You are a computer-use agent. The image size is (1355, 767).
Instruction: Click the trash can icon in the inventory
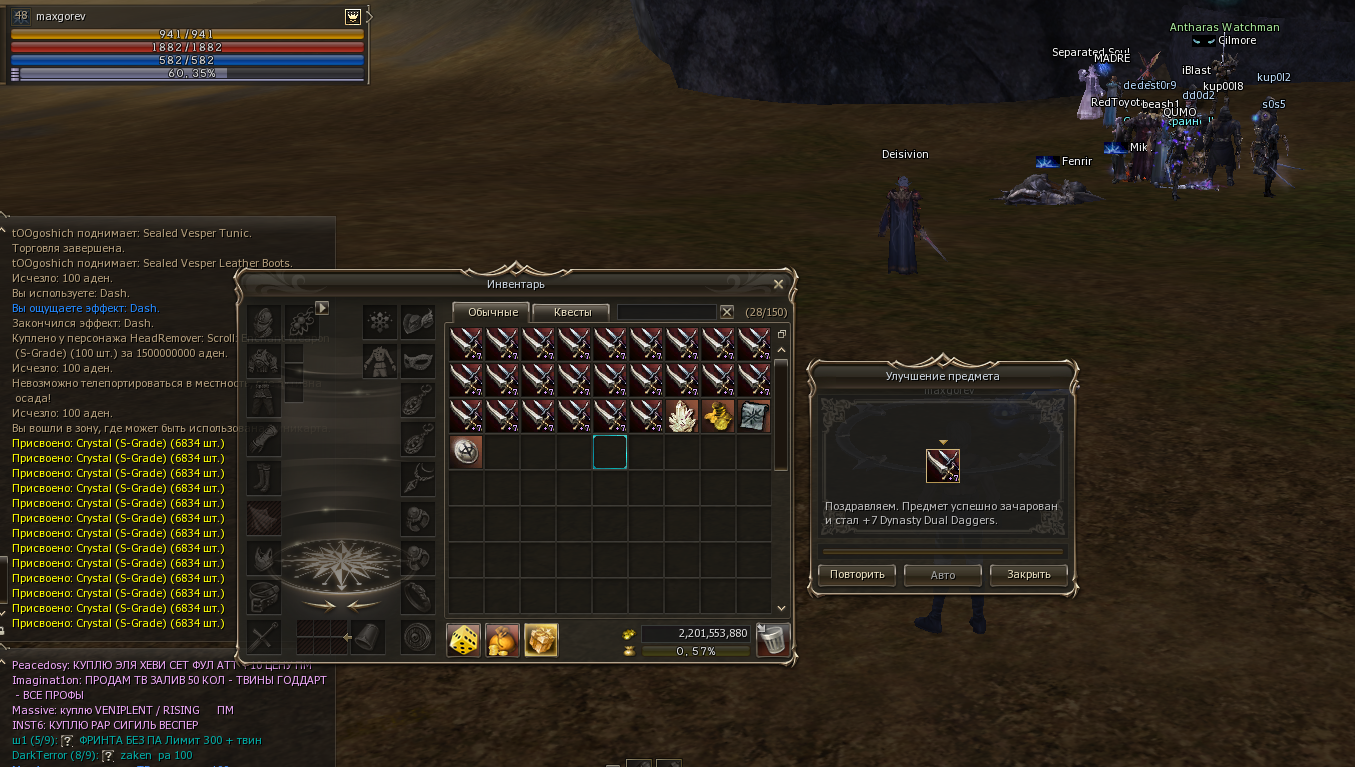772,639
